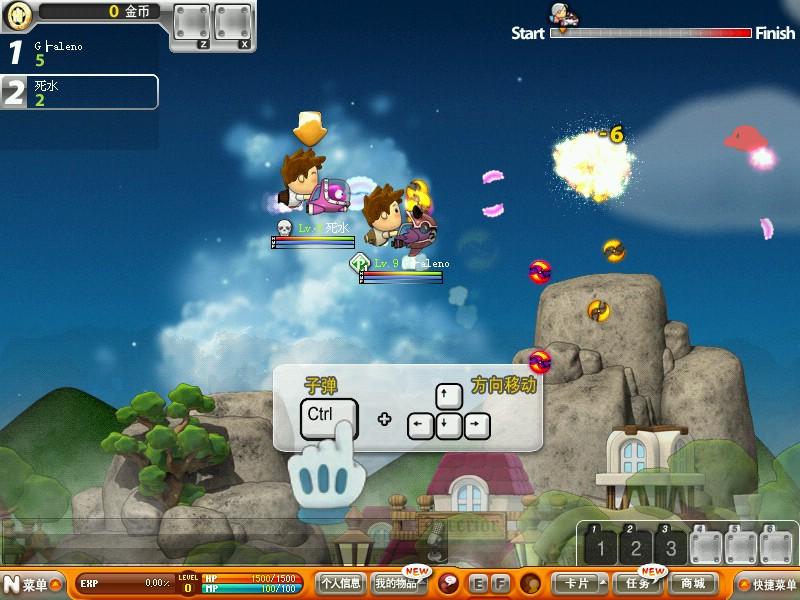This screenshot has width=800, height=600.
Task: Click the E button on bottom bar
Action: coord(478,583)
